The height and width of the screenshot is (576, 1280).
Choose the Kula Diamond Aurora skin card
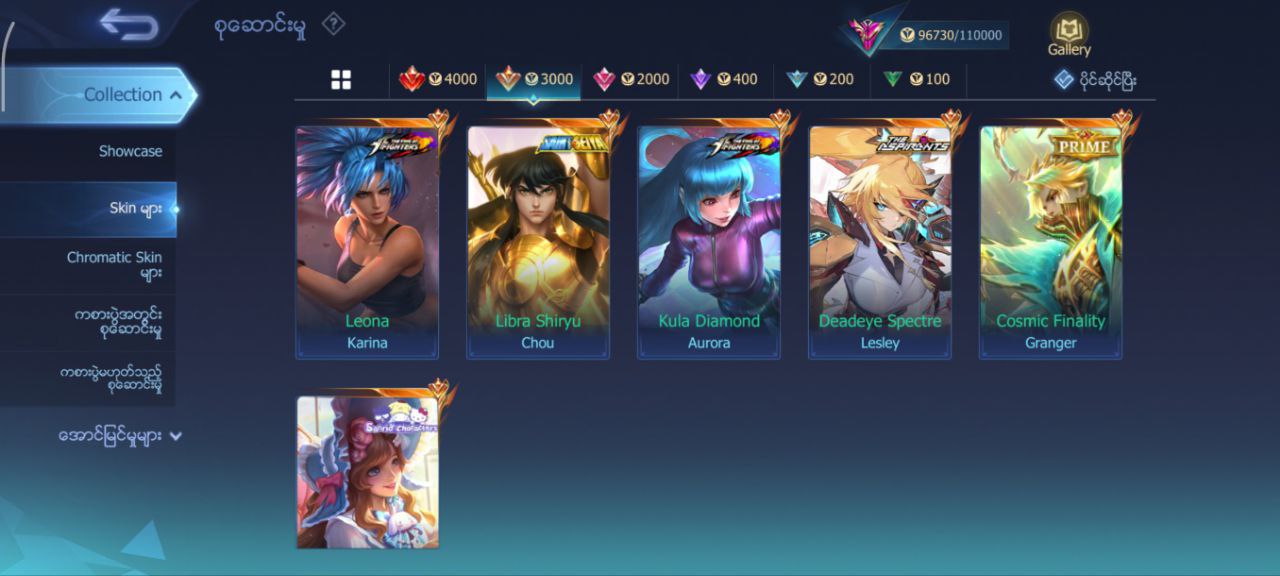(709, 242)
